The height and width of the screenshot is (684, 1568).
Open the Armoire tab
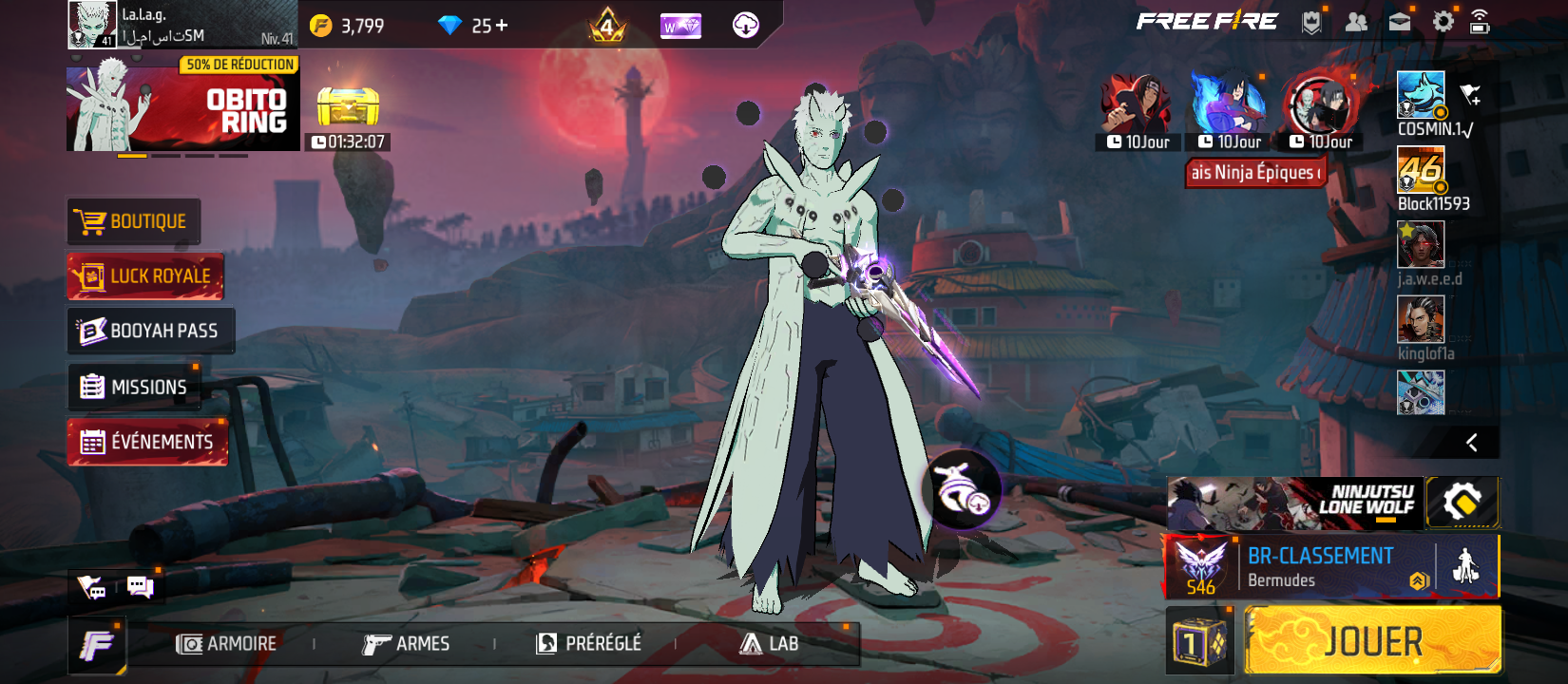227,644
